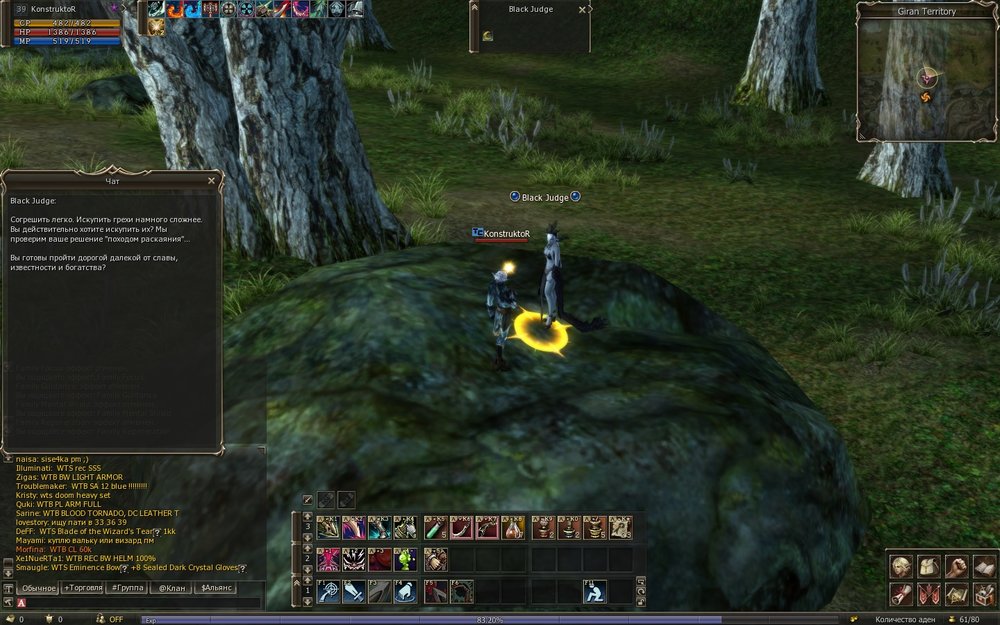Click the chat message input field
This screenshot has width=1000, height=625.
[x=140, y=603]
